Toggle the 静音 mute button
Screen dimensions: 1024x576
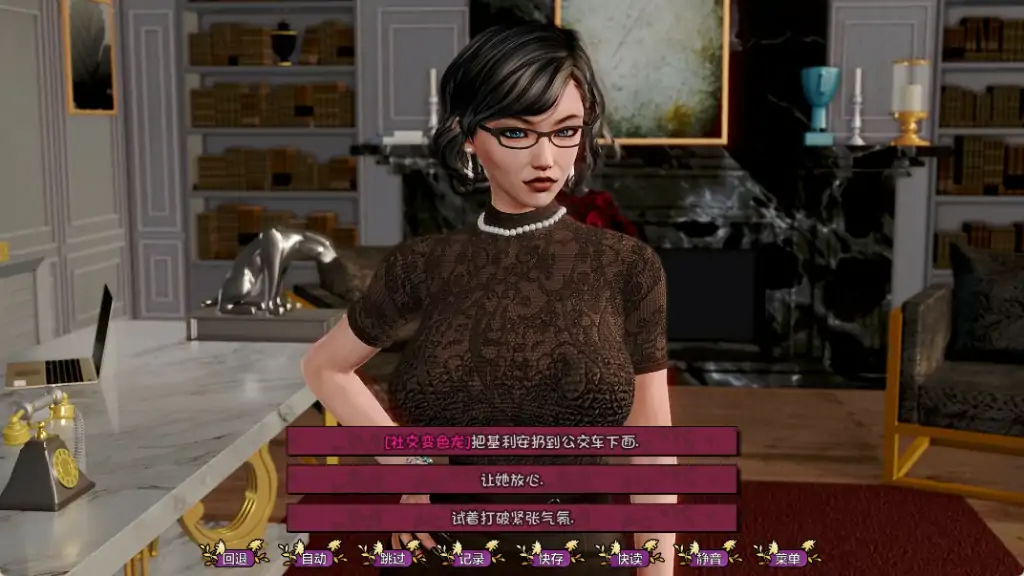[709, 558]
